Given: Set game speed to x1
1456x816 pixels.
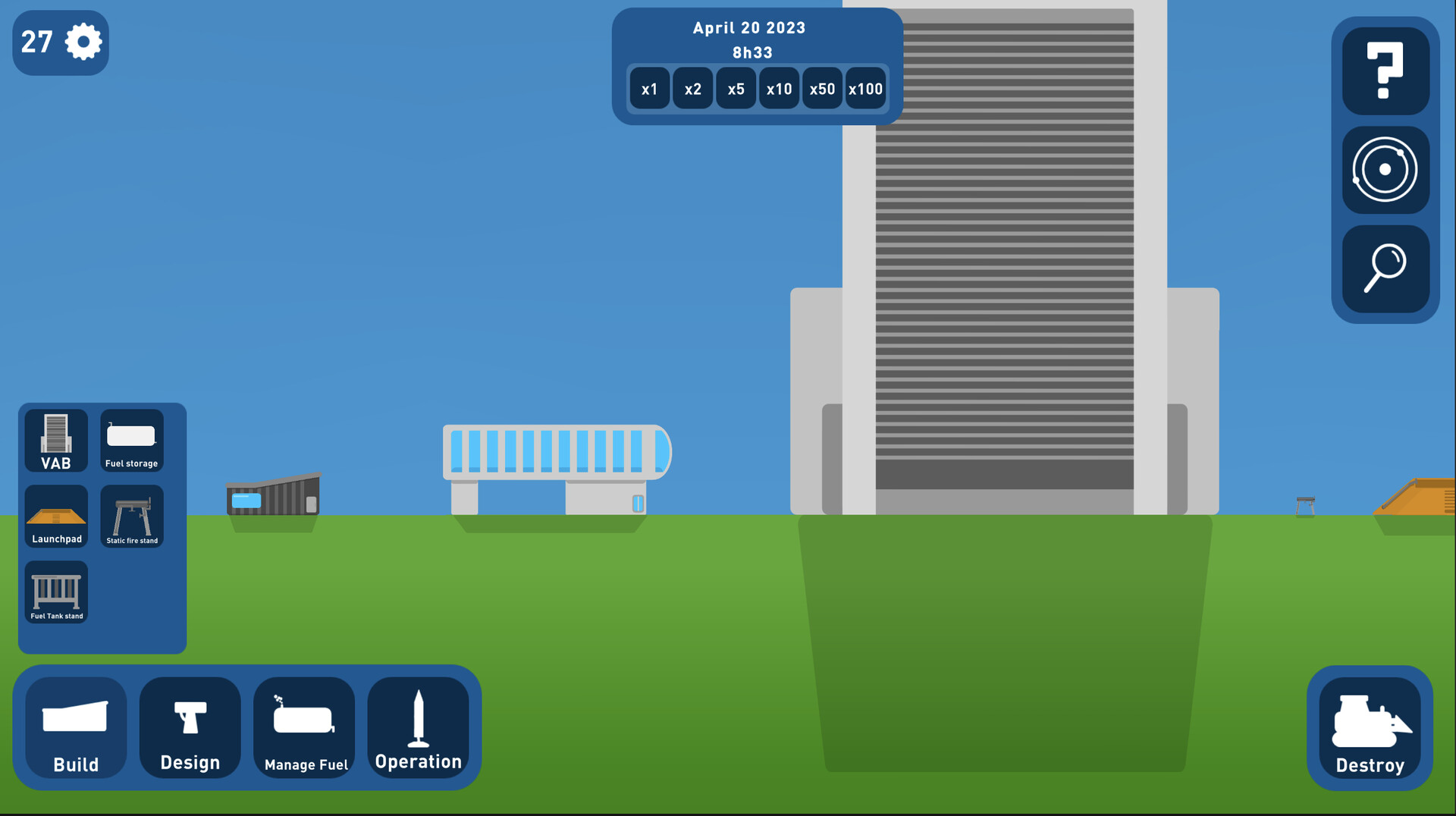Looking at the screenshot, I should click(649, 89).
